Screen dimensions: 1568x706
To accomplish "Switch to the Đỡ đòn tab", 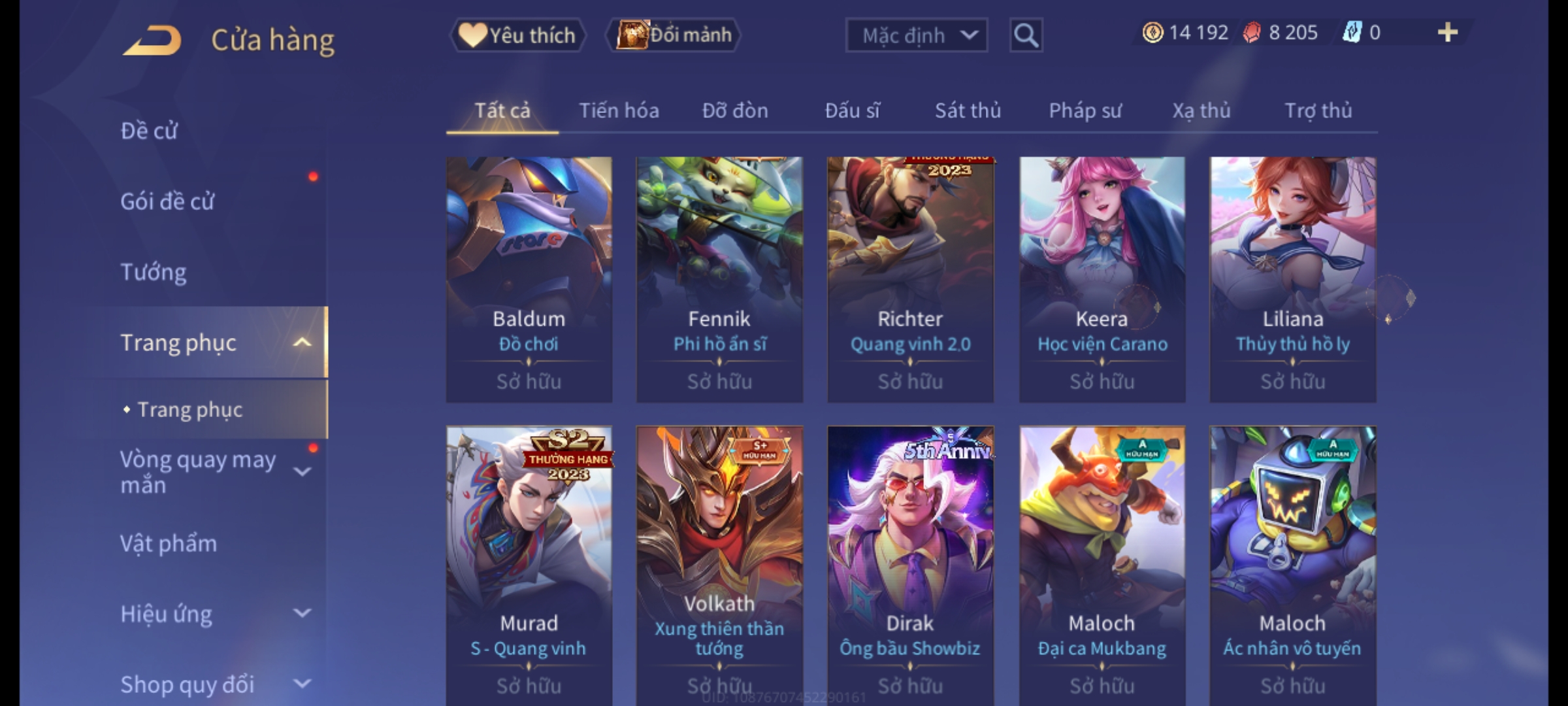I will (x=735, y=111).
